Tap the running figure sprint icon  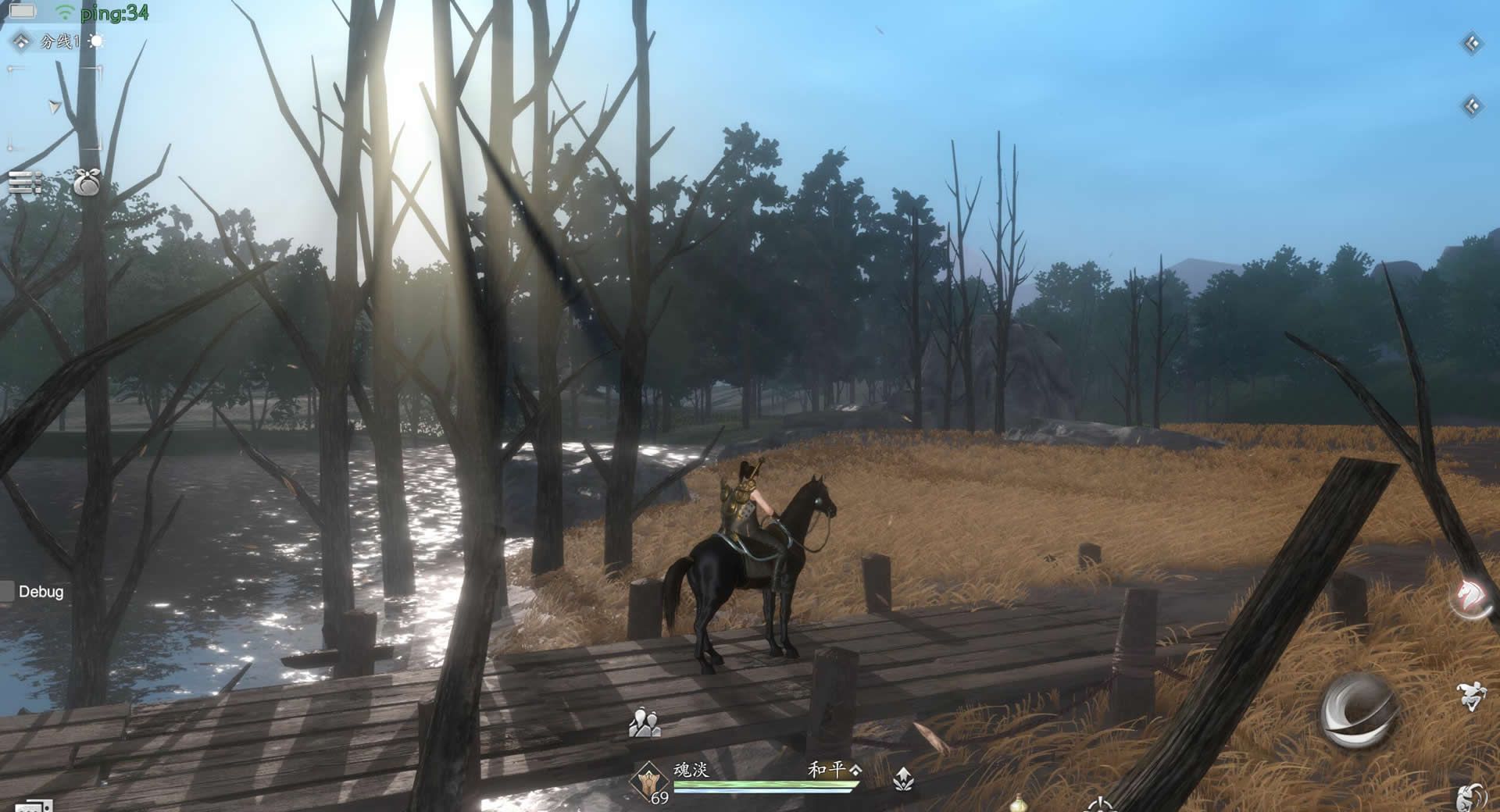tap(1470, 696)
